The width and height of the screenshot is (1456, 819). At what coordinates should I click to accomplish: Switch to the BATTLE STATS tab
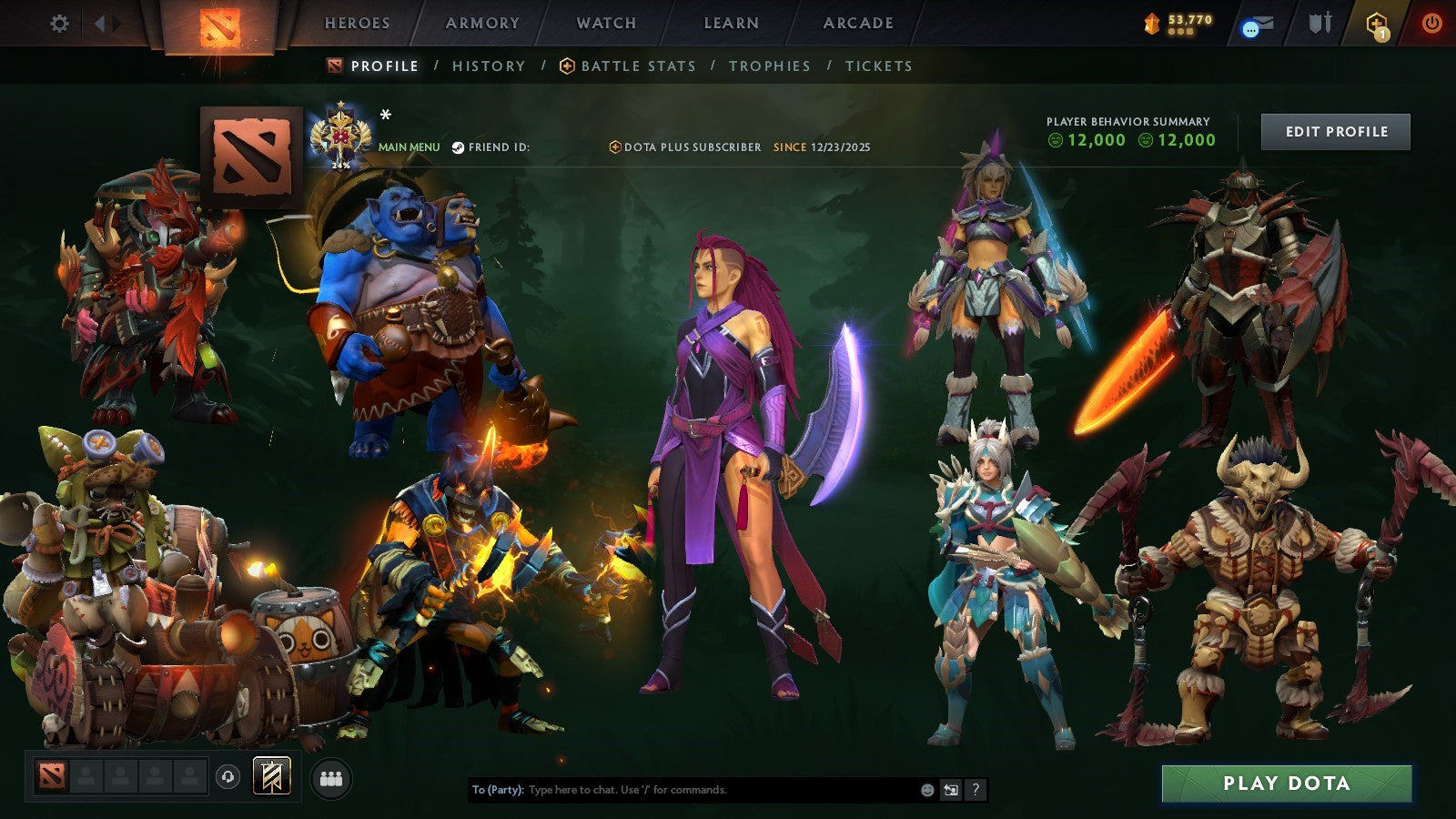[637, 66]
